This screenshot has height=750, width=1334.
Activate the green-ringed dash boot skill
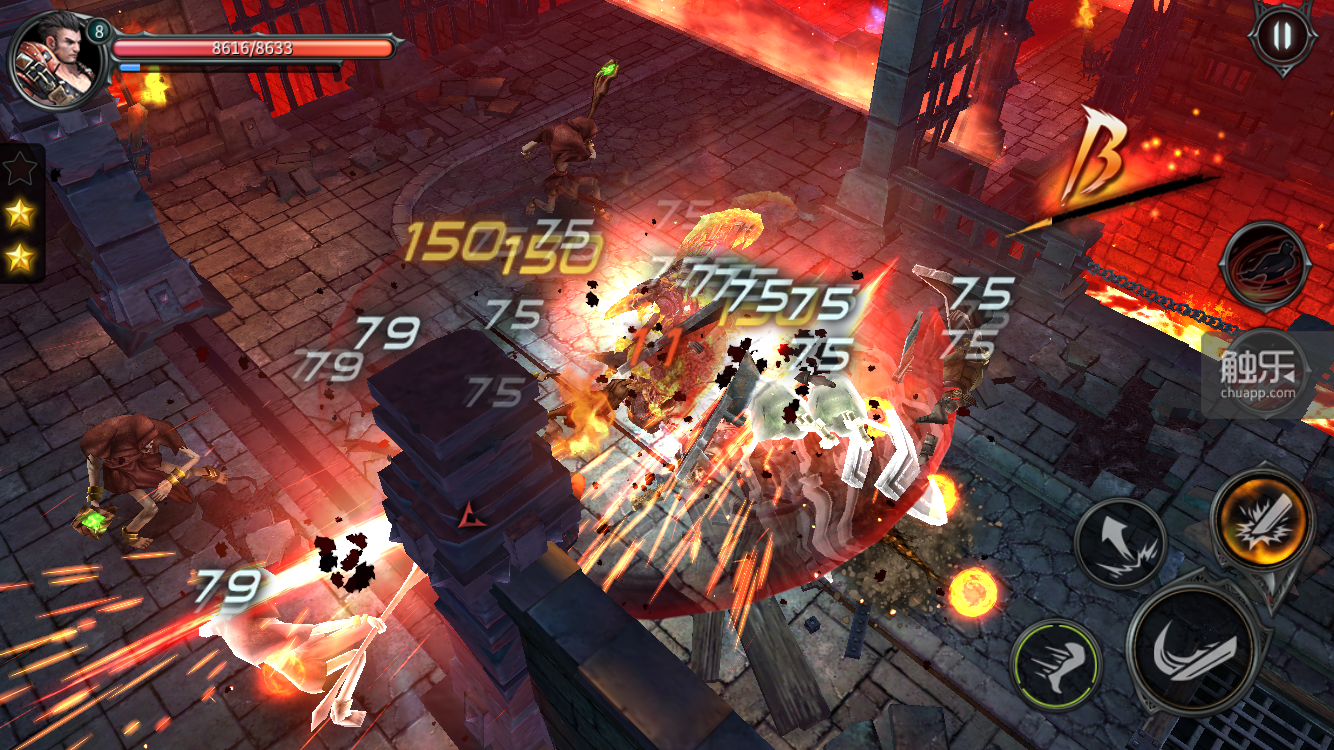[x=1056, y=665]
